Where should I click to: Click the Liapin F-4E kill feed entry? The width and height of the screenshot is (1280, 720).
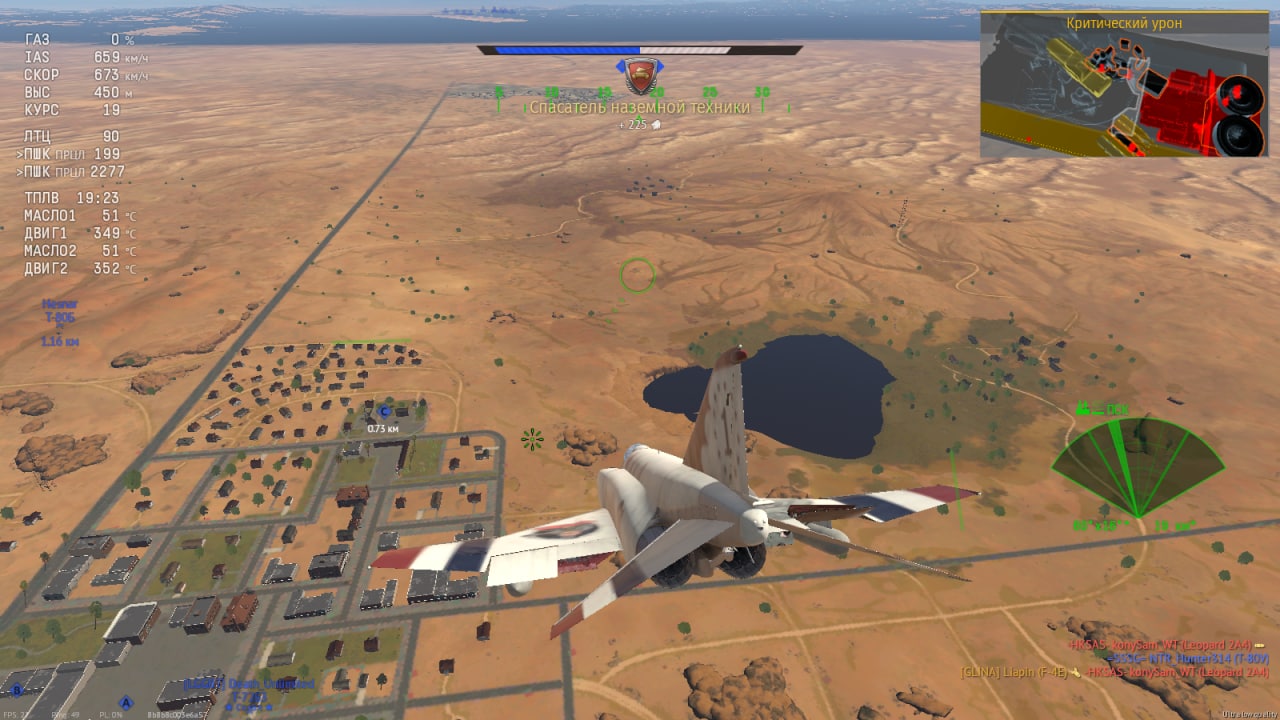[x=1020, y=672]
